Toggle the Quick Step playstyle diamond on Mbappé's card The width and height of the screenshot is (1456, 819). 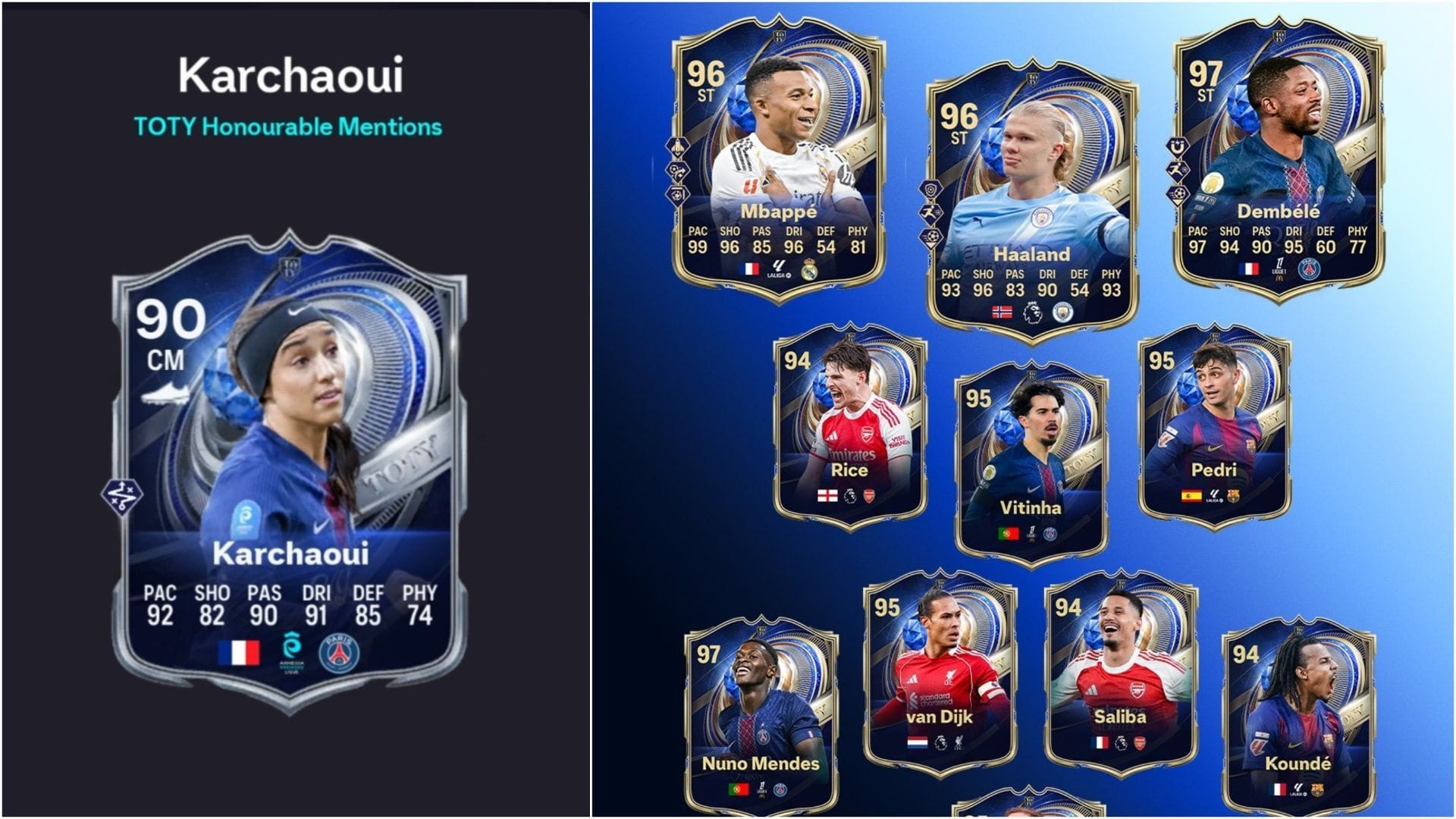point(677,147)
